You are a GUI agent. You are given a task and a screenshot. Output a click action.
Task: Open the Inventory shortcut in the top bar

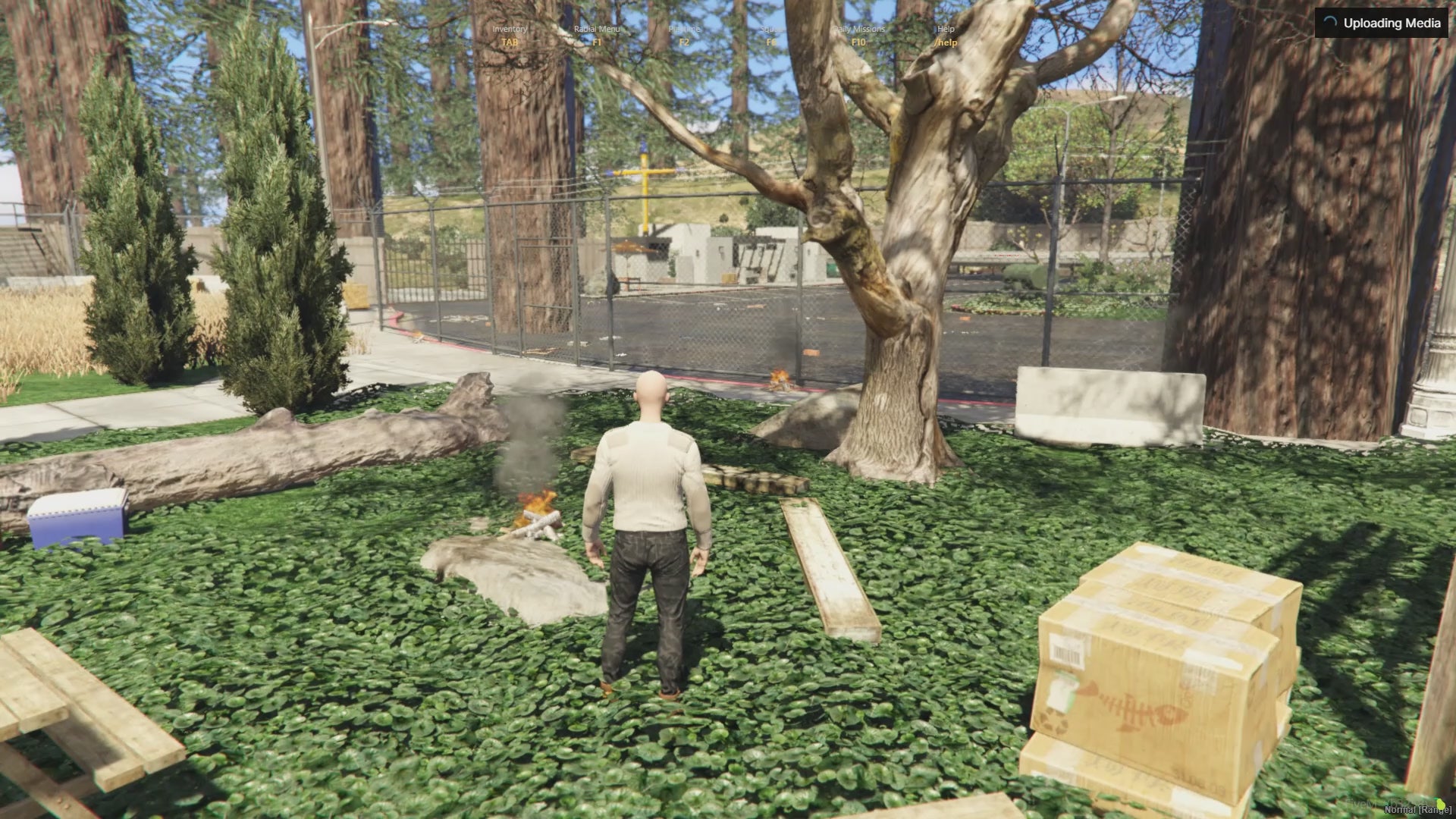coord(510,35)
